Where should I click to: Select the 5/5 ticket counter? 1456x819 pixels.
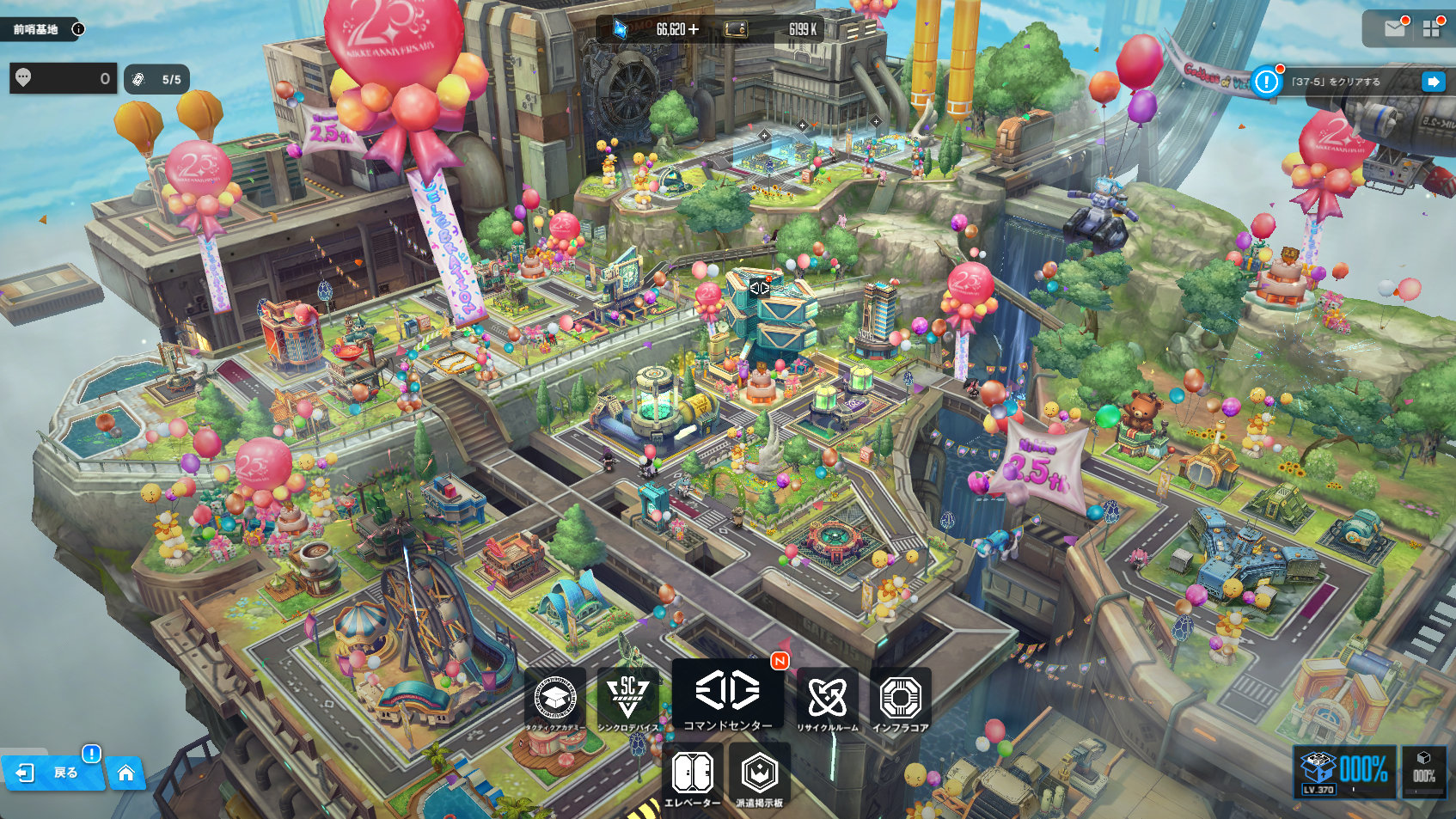pyautogui.click(x=156, y=79)
